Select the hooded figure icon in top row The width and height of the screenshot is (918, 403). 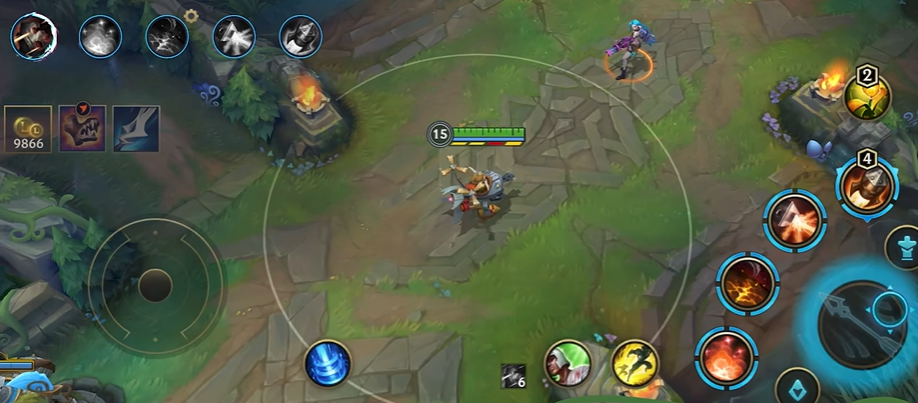coord(300,36)
